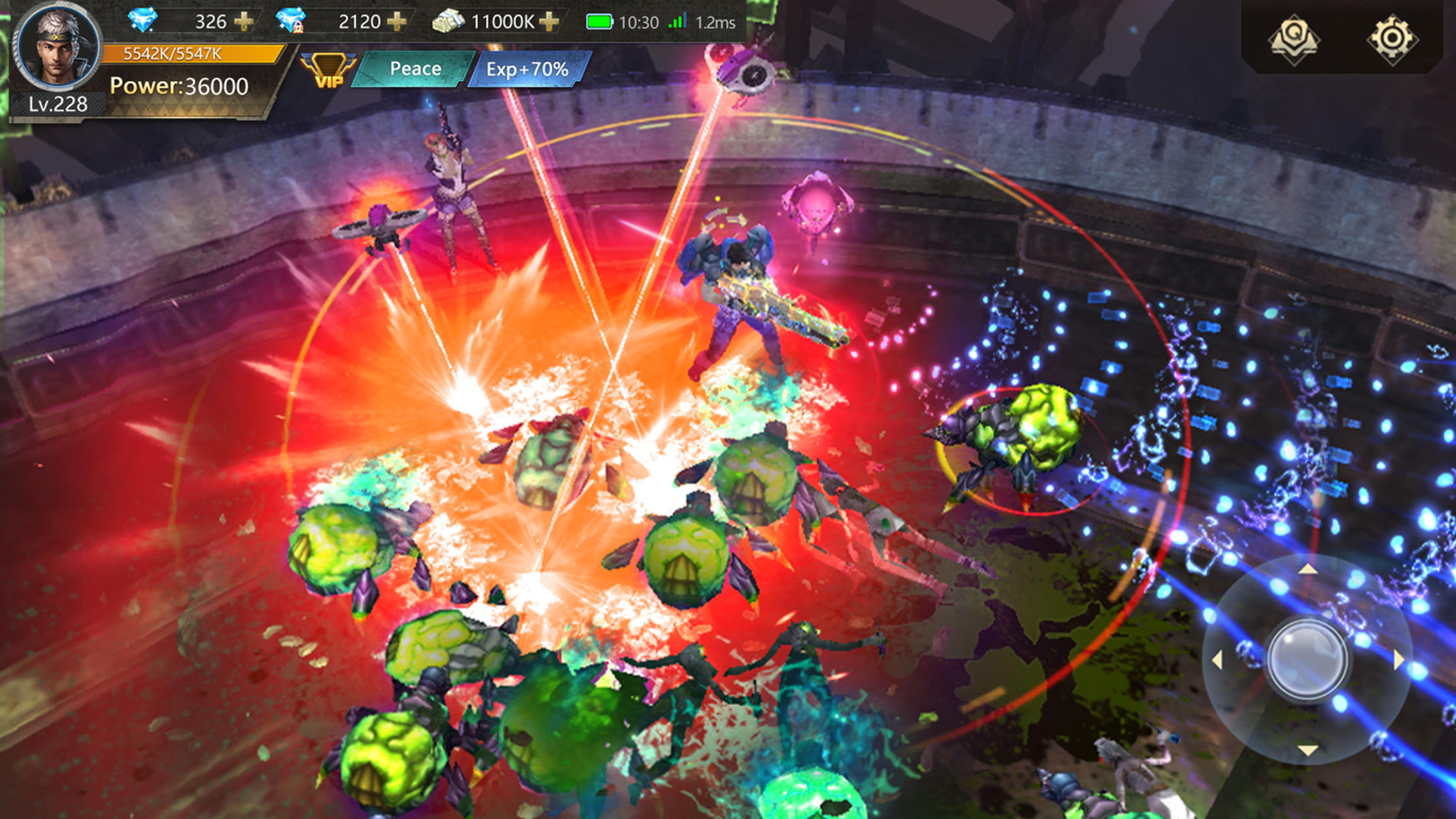This screenshot has width=1456, height=819.
Task: Add diamonds with the plus next to 326
Action: coord(245,21)
